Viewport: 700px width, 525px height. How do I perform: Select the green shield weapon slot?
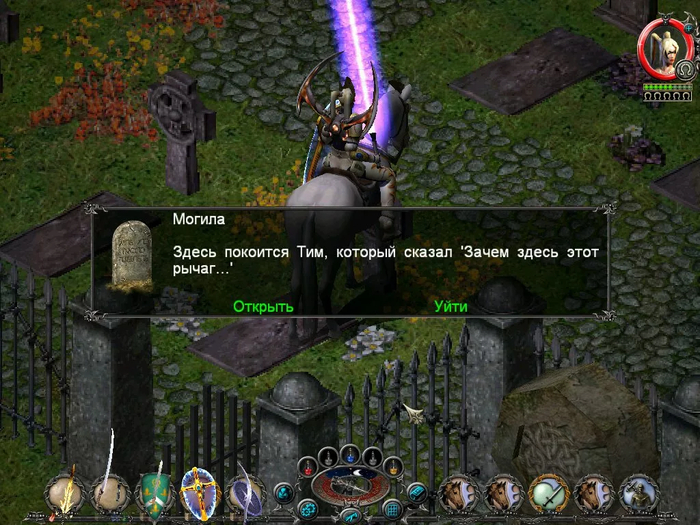tap(155, 492)
